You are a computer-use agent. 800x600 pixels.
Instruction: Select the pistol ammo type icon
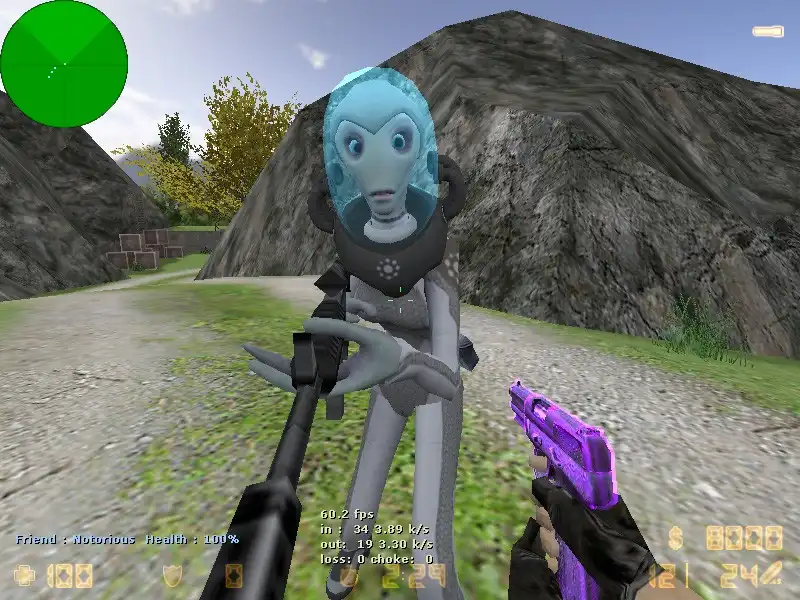[x=770, y=575]
